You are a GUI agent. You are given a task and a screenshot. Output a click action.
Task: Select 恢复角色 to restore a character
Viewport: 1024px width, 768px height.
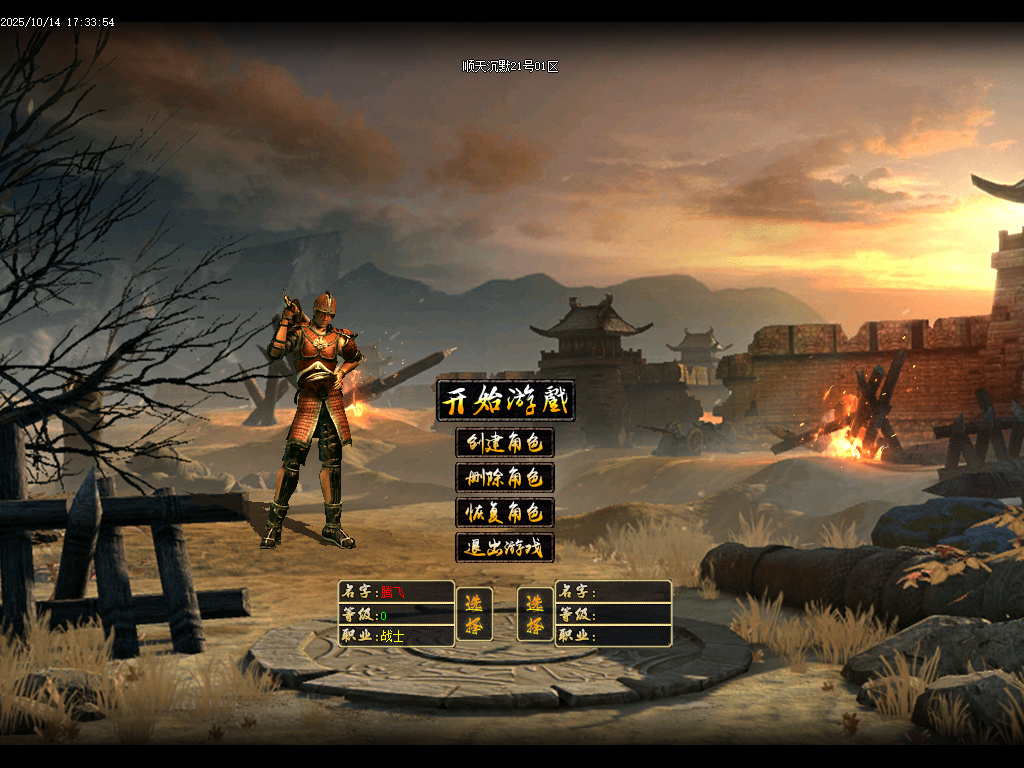tap(505, 513)
